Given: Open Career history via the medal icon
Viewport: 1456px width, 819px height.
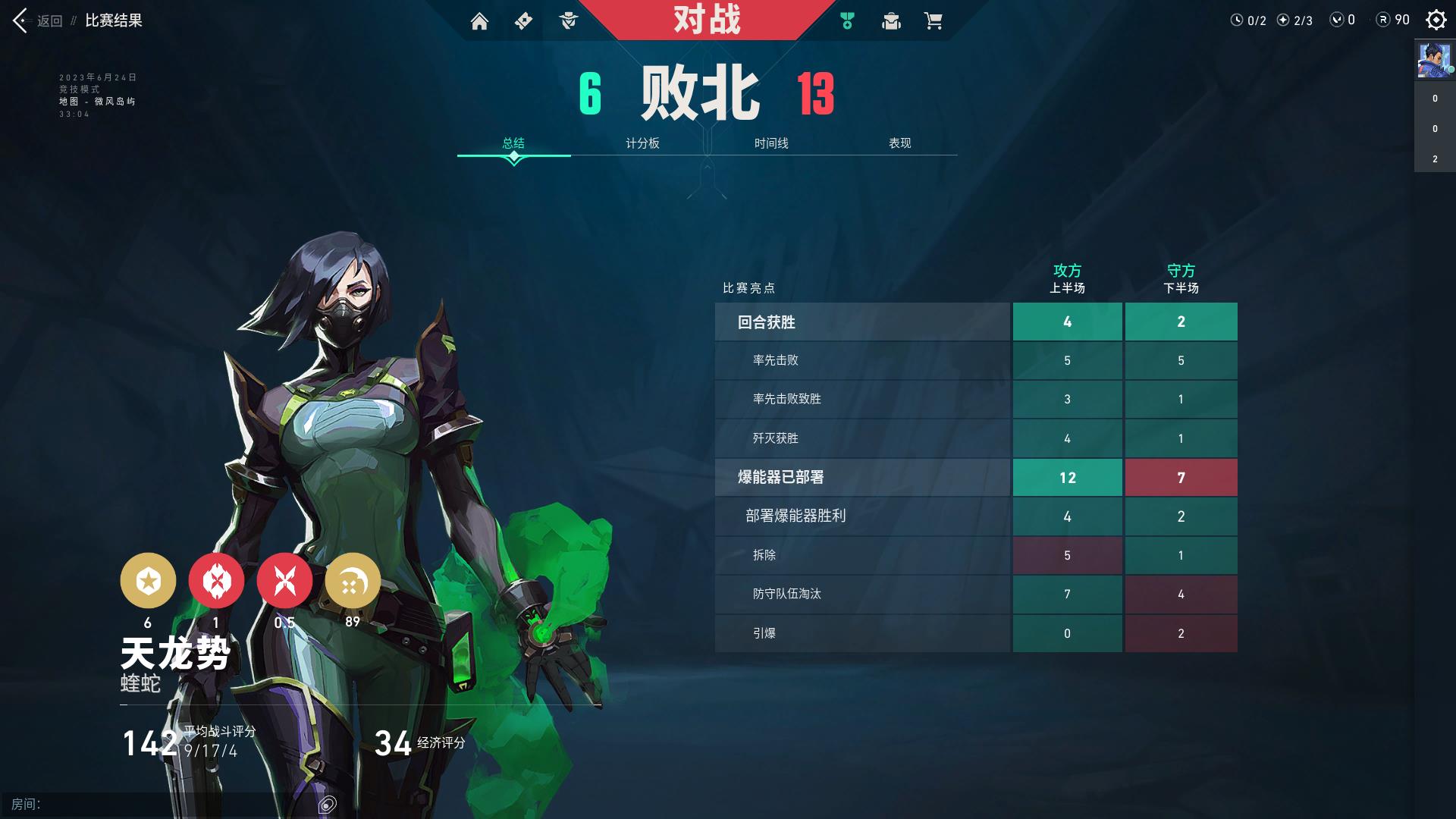Looking at the screenshot, I should click(847, 21).
